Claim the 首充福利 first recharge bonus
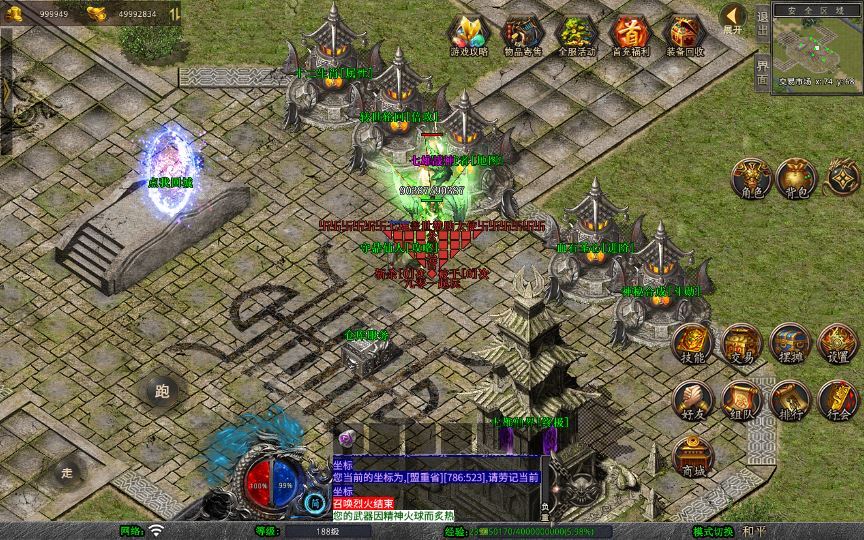This screenshot has height=540, width=864. pos(630,34)
